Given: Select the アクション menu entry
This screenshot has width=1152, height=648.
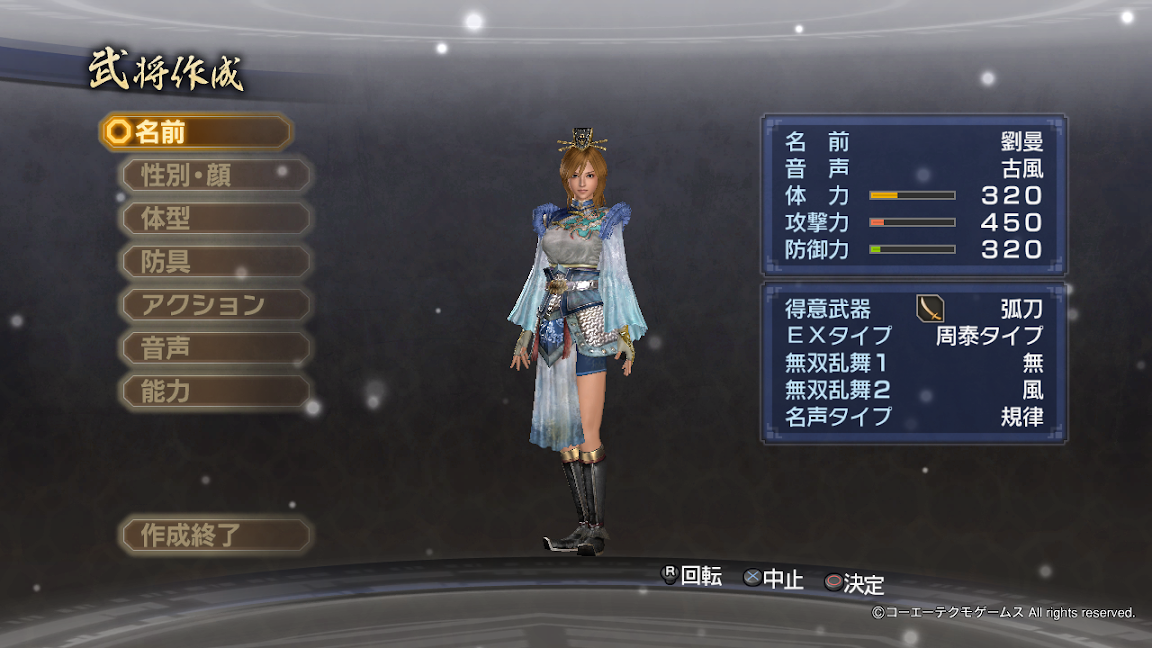Looking at the screenshot, I should [x=216, y=304].
